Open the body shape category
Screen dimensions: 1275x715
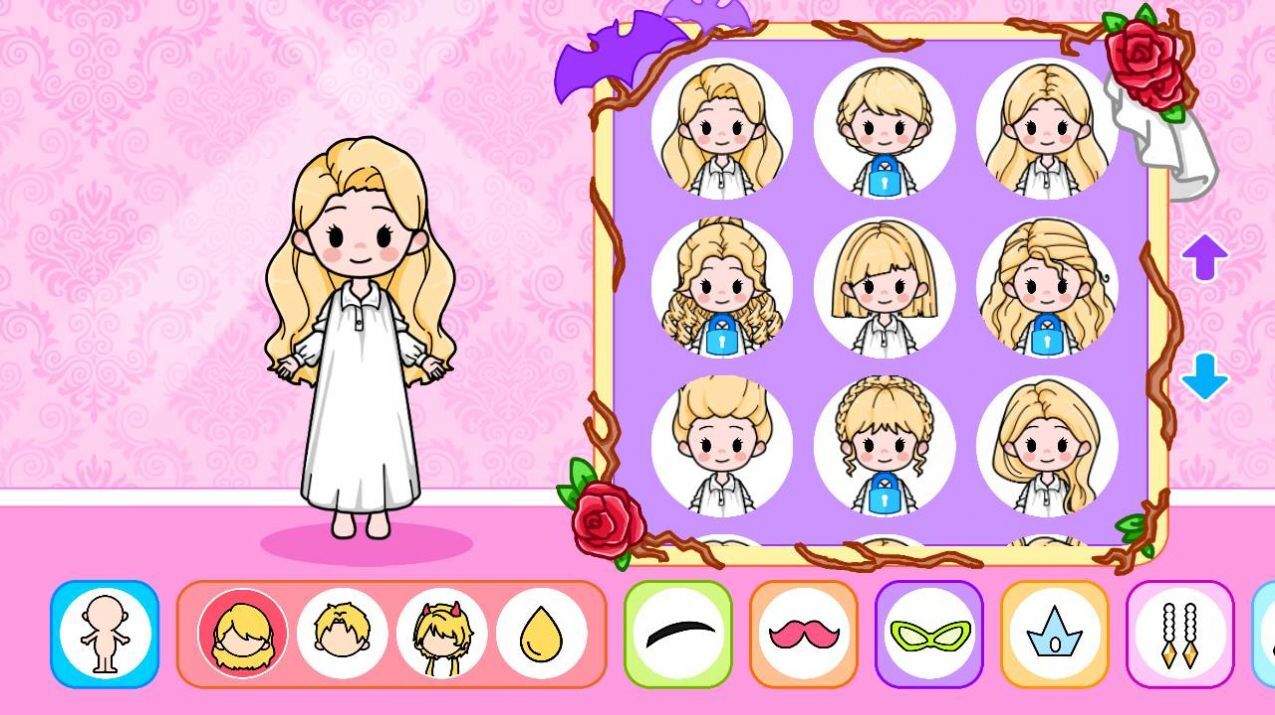(105, 634)
